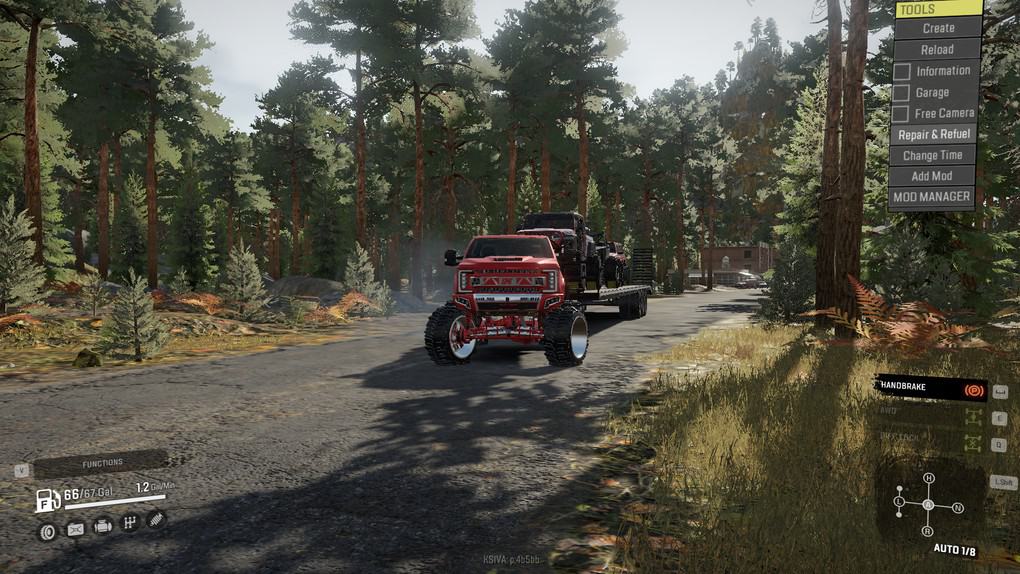This screenshot has width=1020, height=574.
Task: Open the Change Time option
Action: click(933, 155)
